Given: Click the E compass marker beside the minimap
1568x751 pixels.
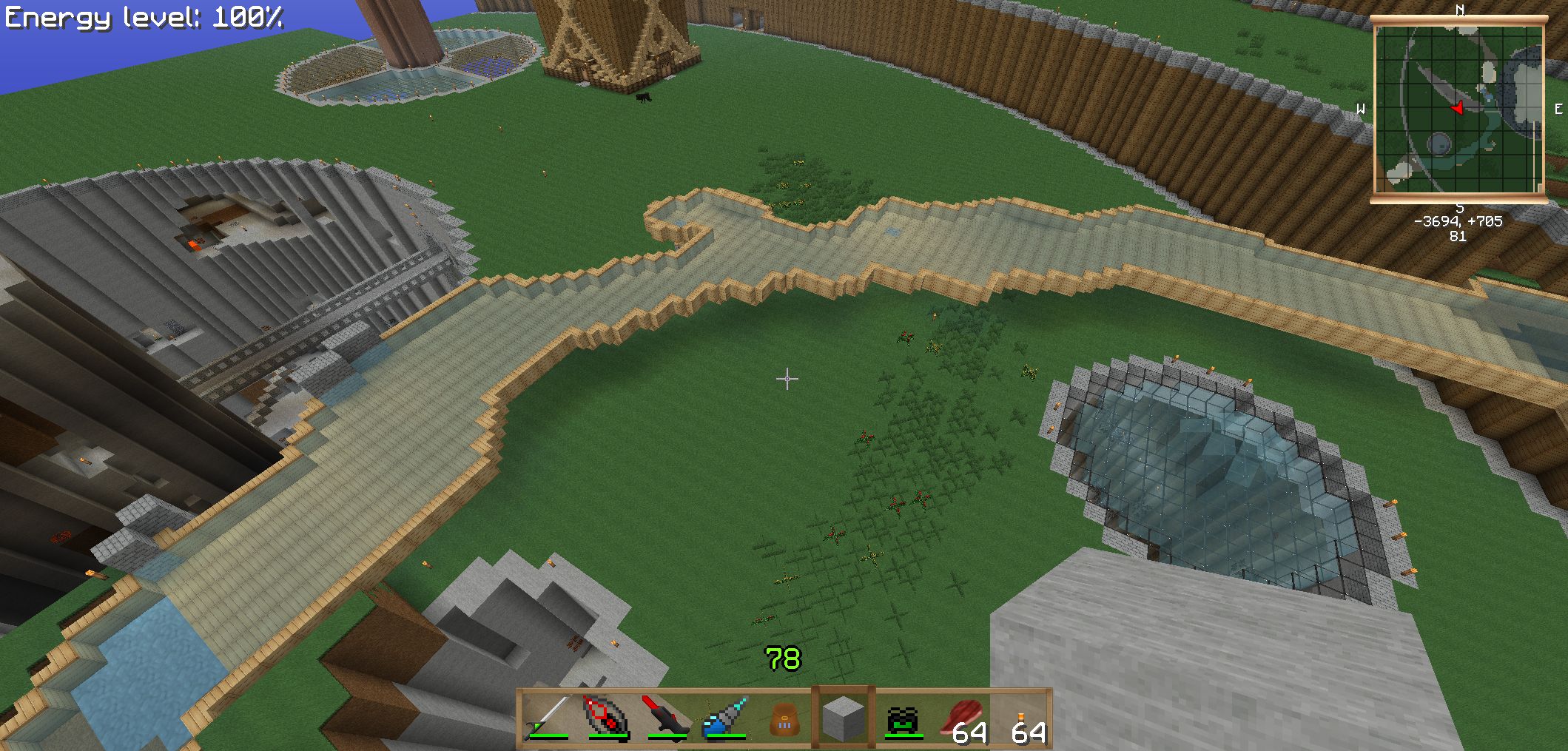Looking at the screenshot, I should click(x=1558, y=109).
